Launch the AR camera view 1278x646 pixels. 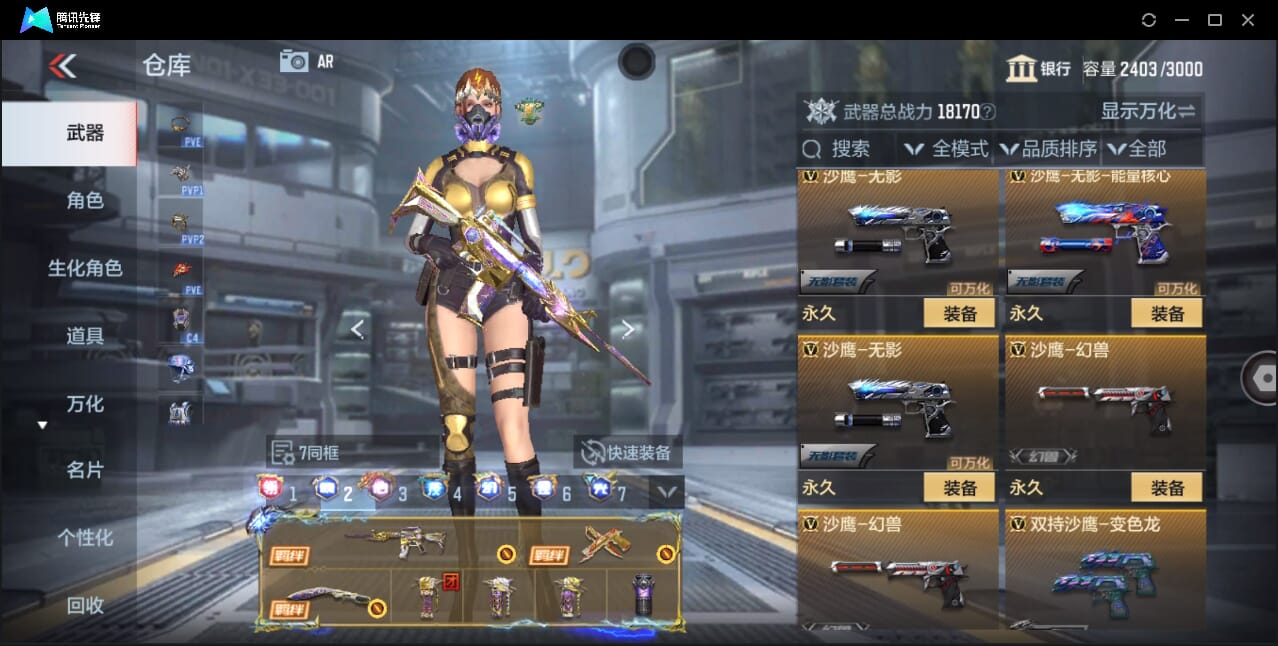[x=306, y=61]
